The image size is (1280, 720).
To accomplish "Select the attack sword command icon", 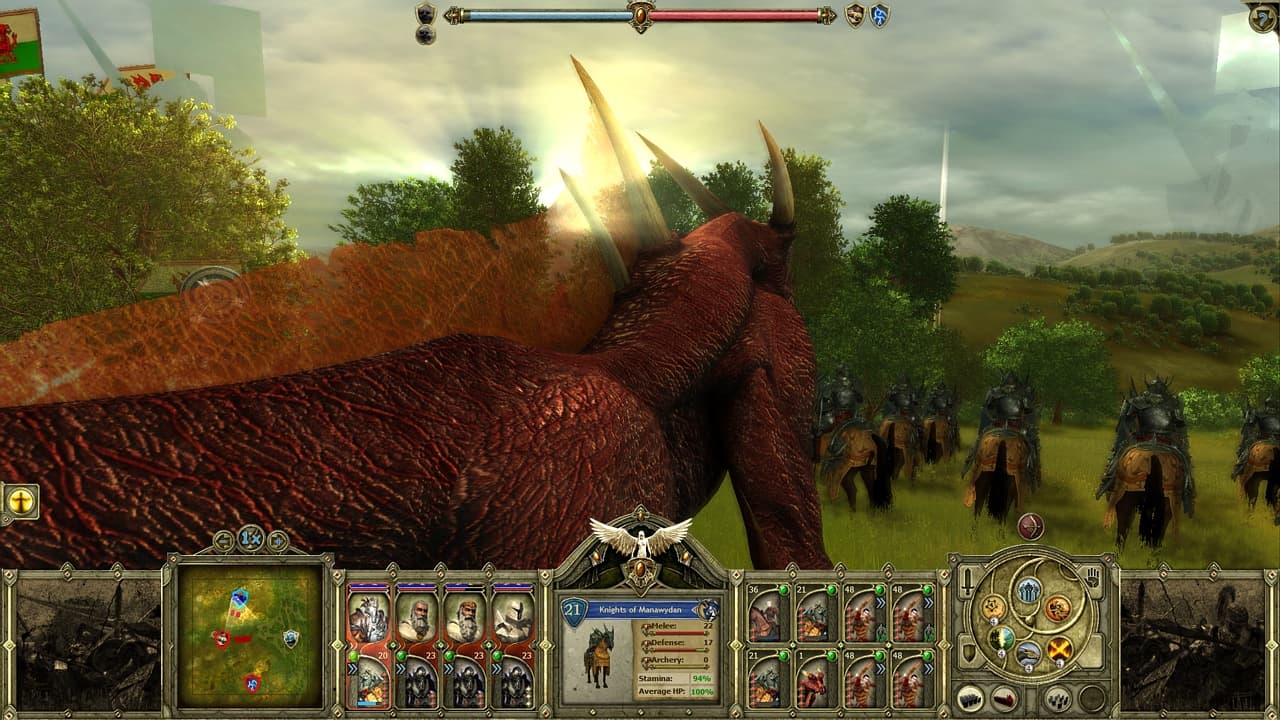I will pos(965,580).
